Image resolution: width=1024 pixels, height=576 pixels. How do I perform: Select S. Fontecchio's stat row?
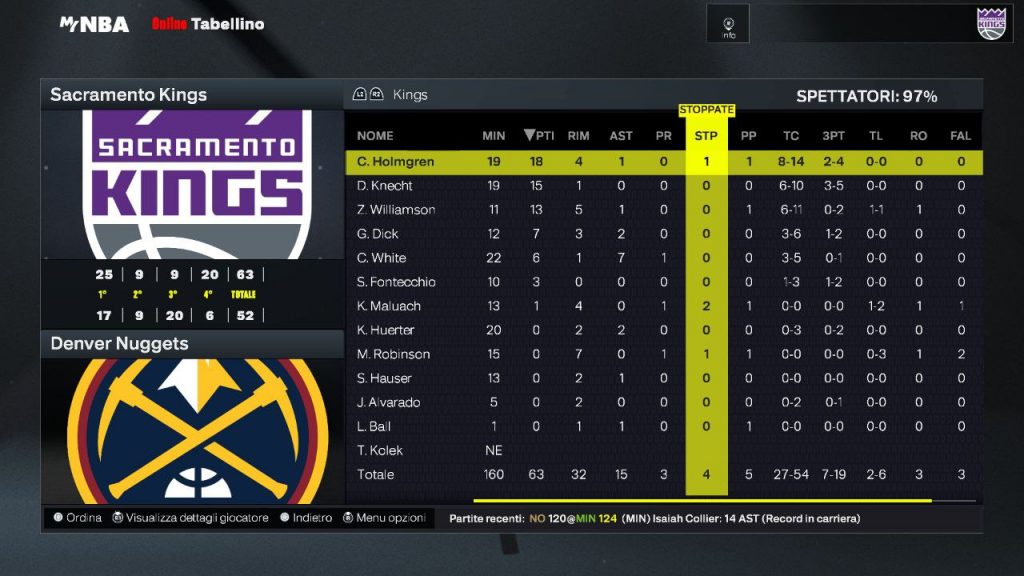coord(396,282)
